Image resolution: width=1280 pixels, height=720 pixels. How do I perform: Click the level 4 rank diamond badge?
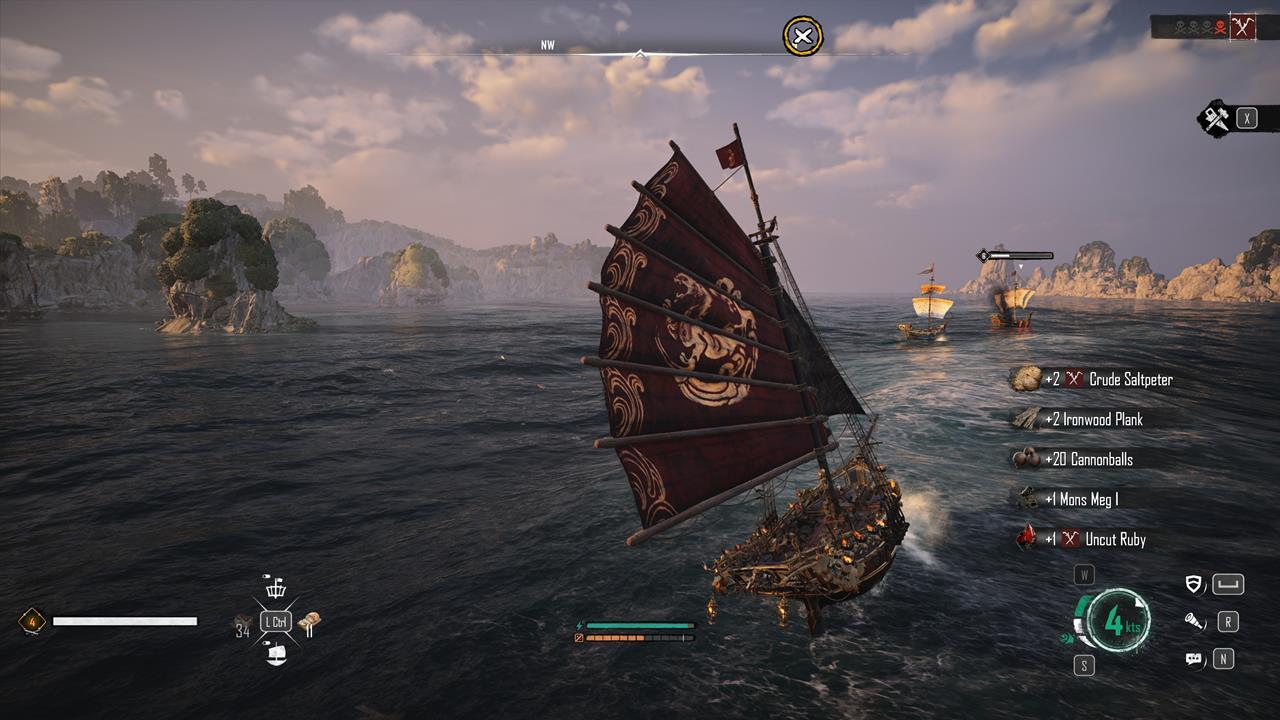pyautogui.click(x=32, y=622)
